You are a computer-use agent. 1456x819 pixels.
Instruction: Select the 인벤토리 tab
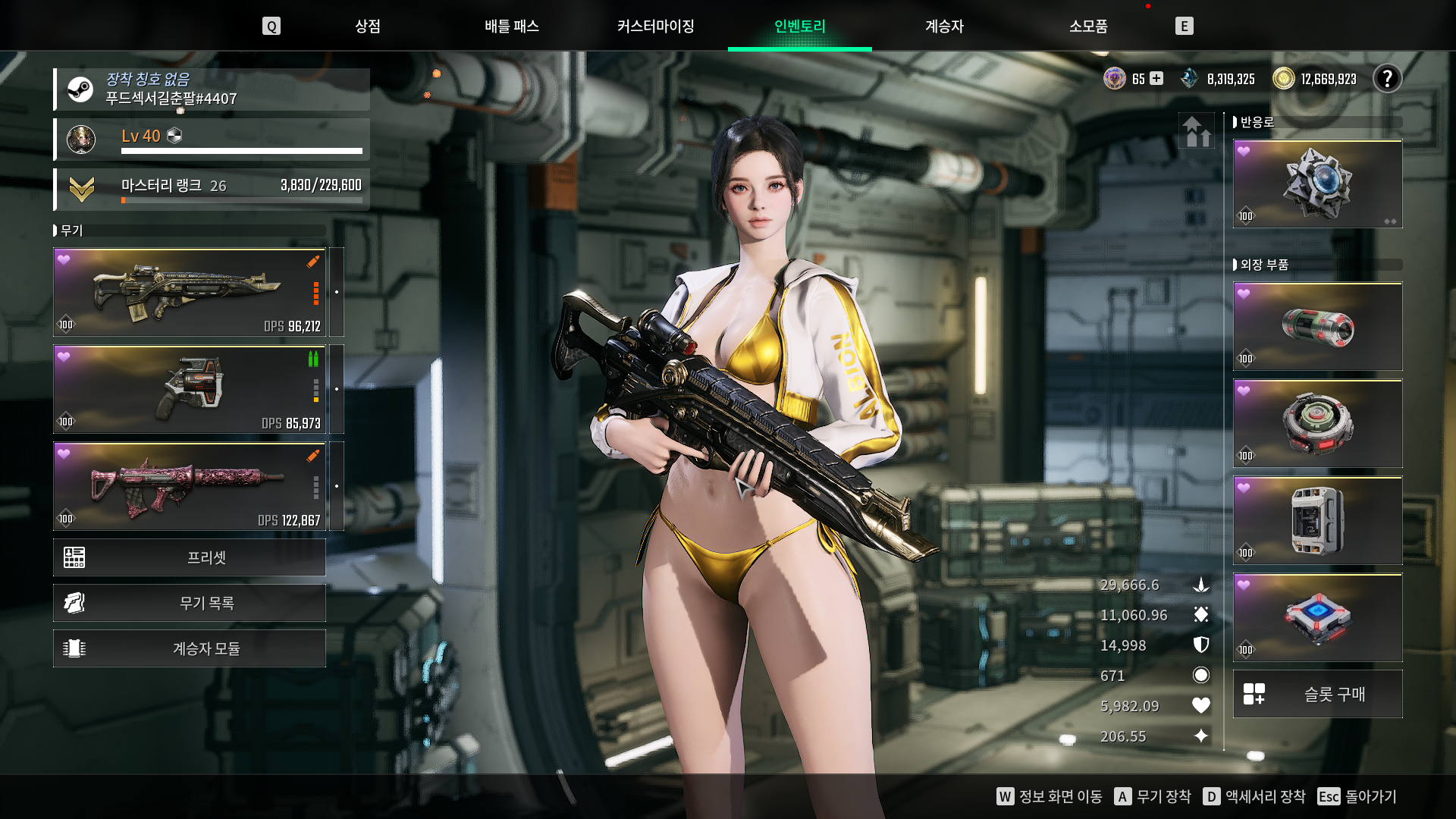[x=800, y=27]
